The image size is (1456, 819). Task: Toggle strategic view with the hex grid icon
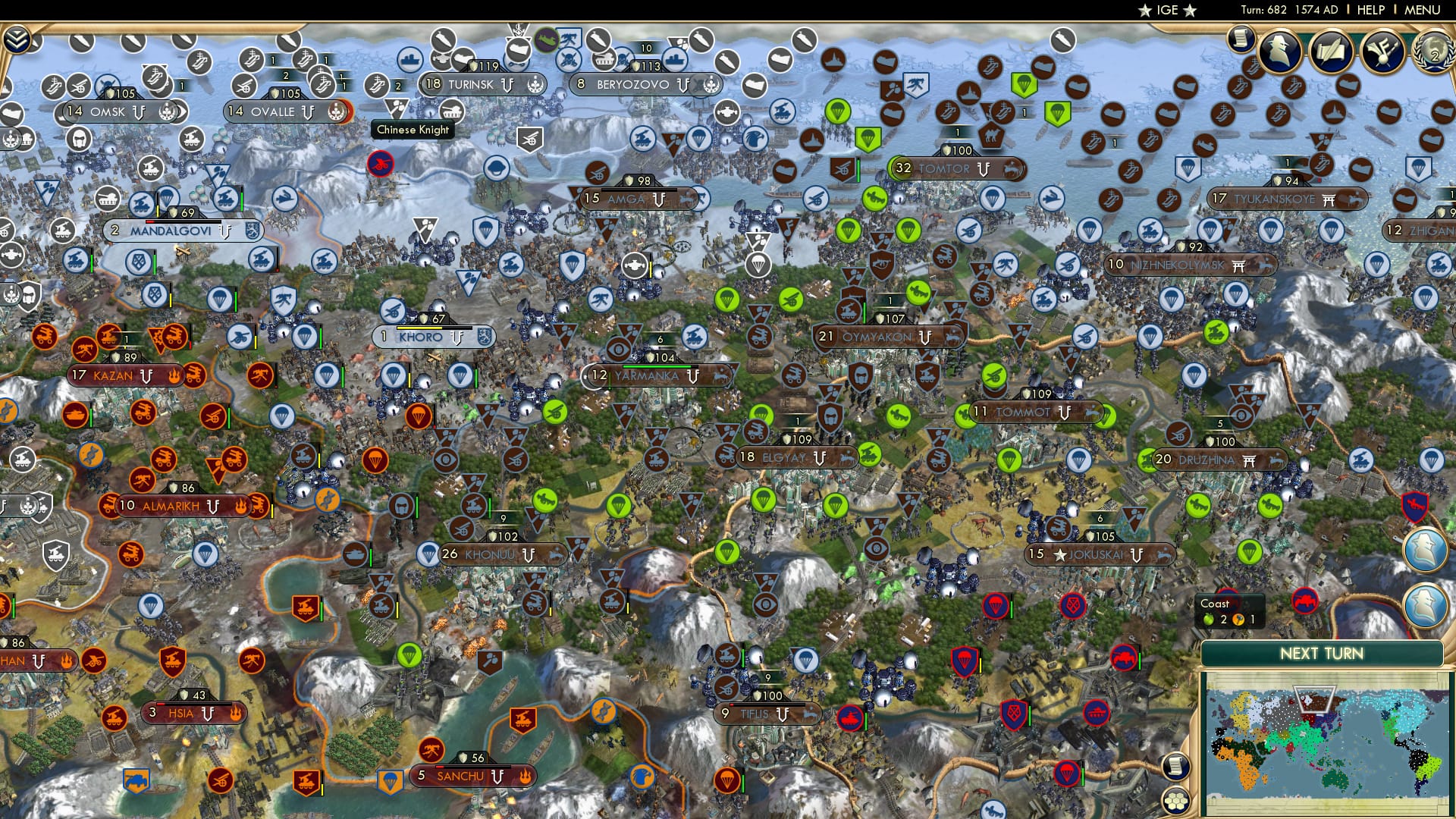tap(1175, 801)
